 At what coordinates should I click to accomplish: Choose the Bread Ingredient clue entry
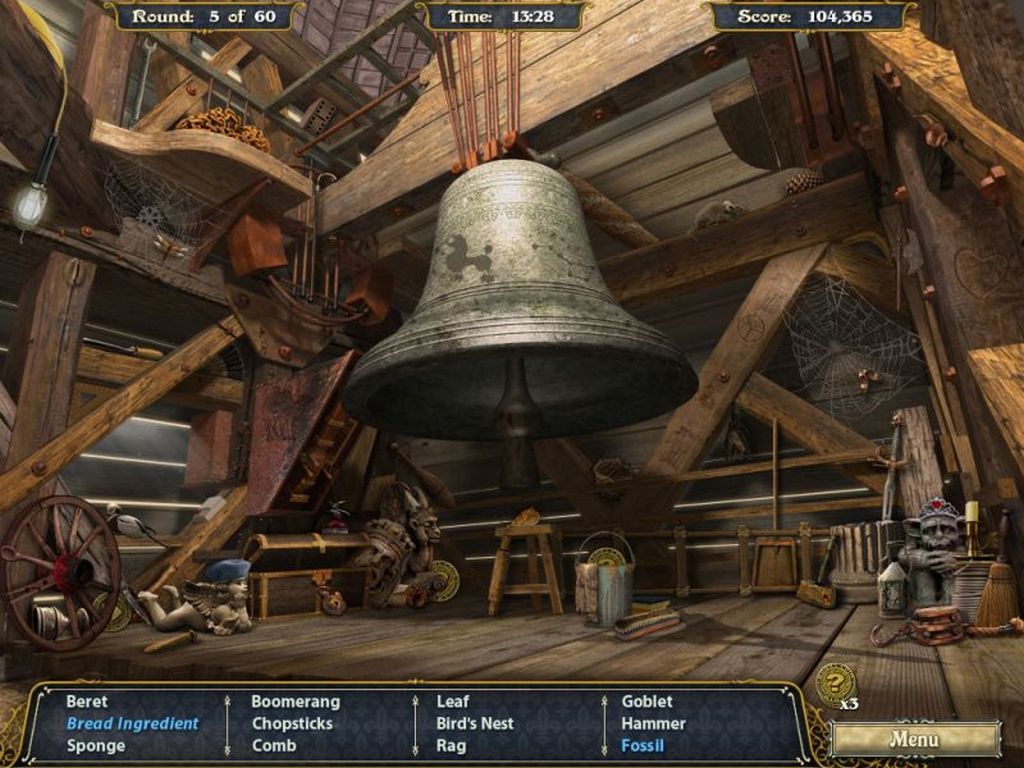tap(132, 724)
